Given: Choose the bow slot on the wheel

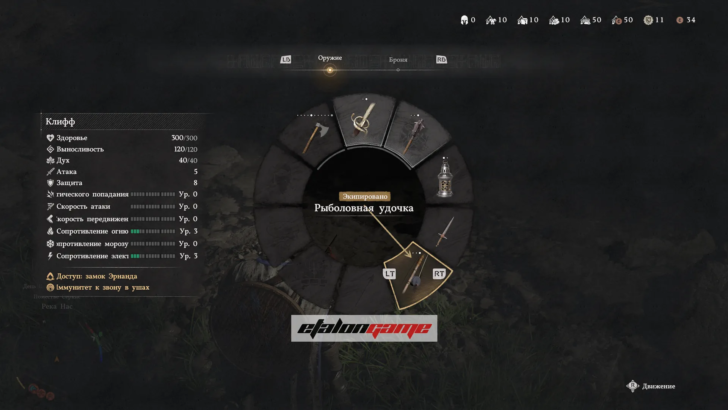Looking at the screenshot, I should pyautogui.click(x=363, y=122).
